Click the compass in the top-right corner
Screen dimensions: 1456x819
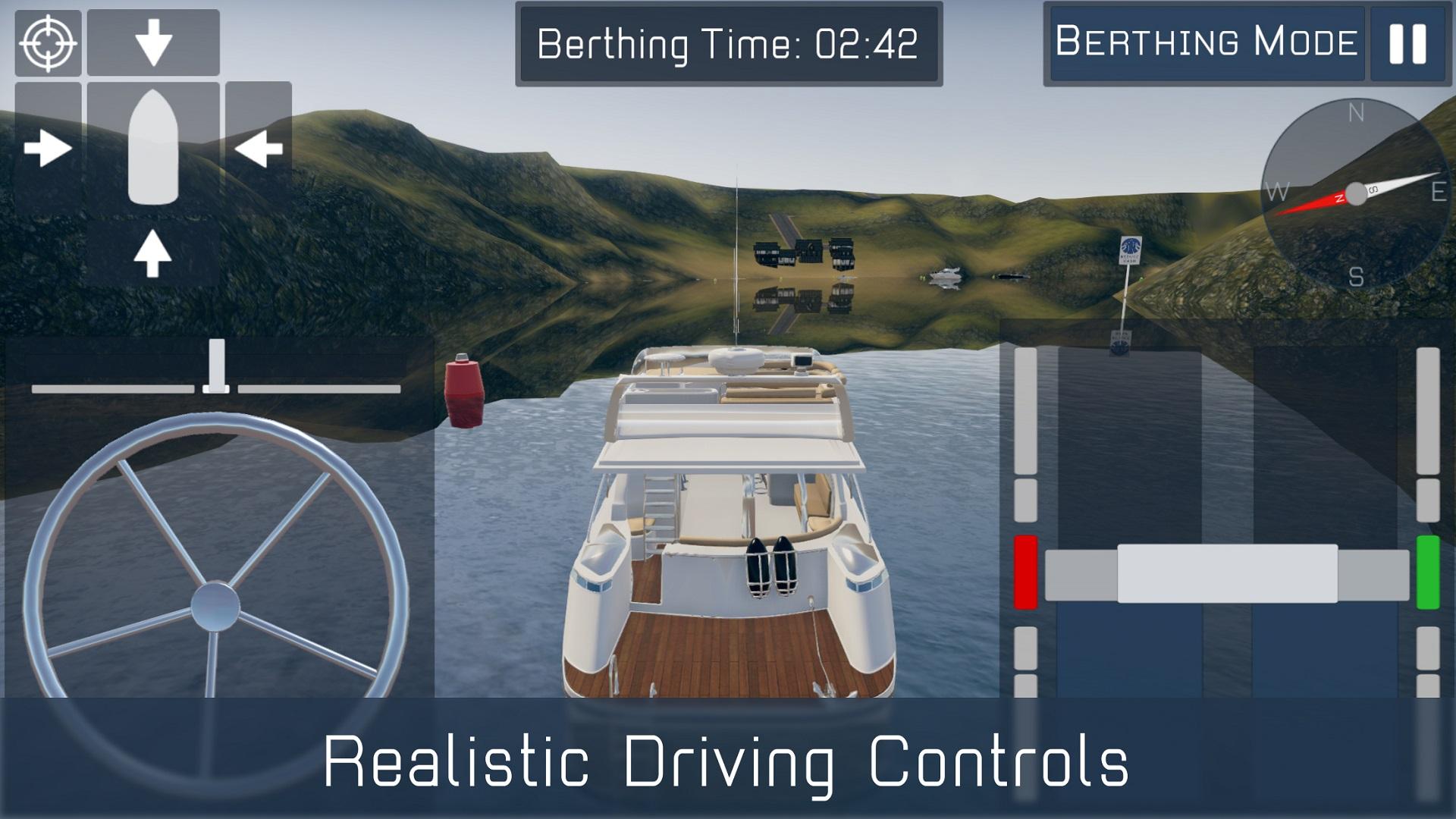coord(1356,193)
